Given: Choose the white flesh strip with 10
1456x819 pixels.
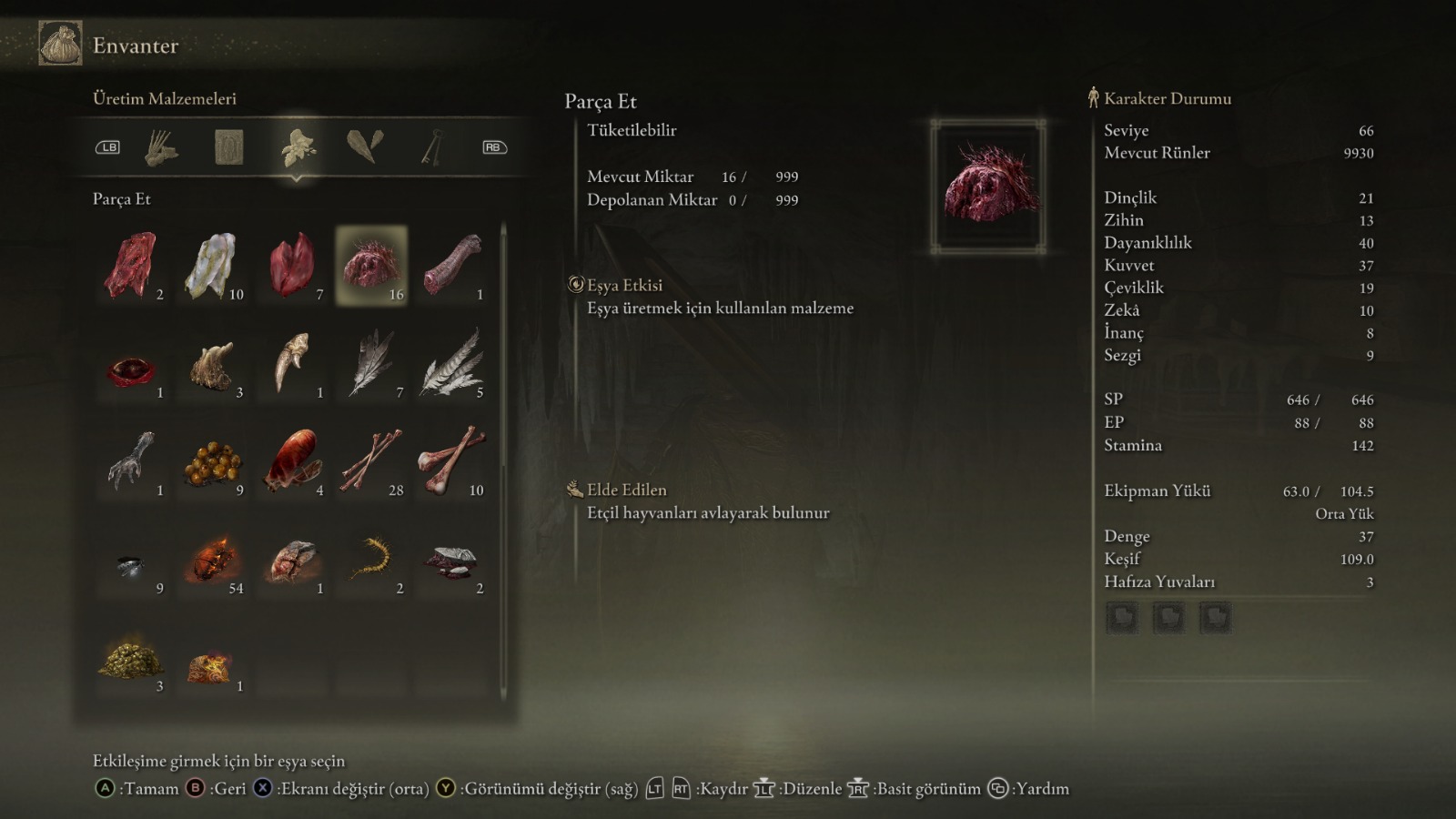Looking at the screenshot, I should tap(212, 266).
